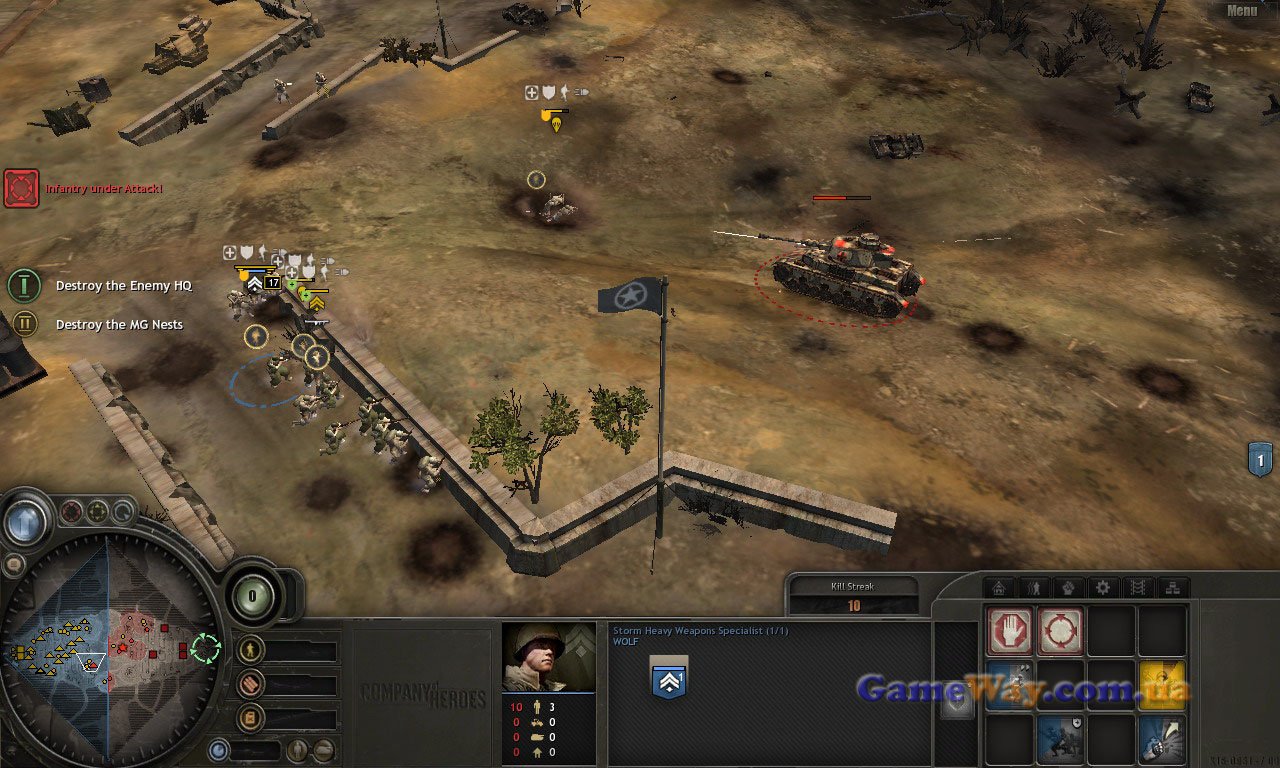The width and height of the screenshot is (1280, 768).
Task: Use the yellow ability in the command grid
Action: tap(1161, 686)
